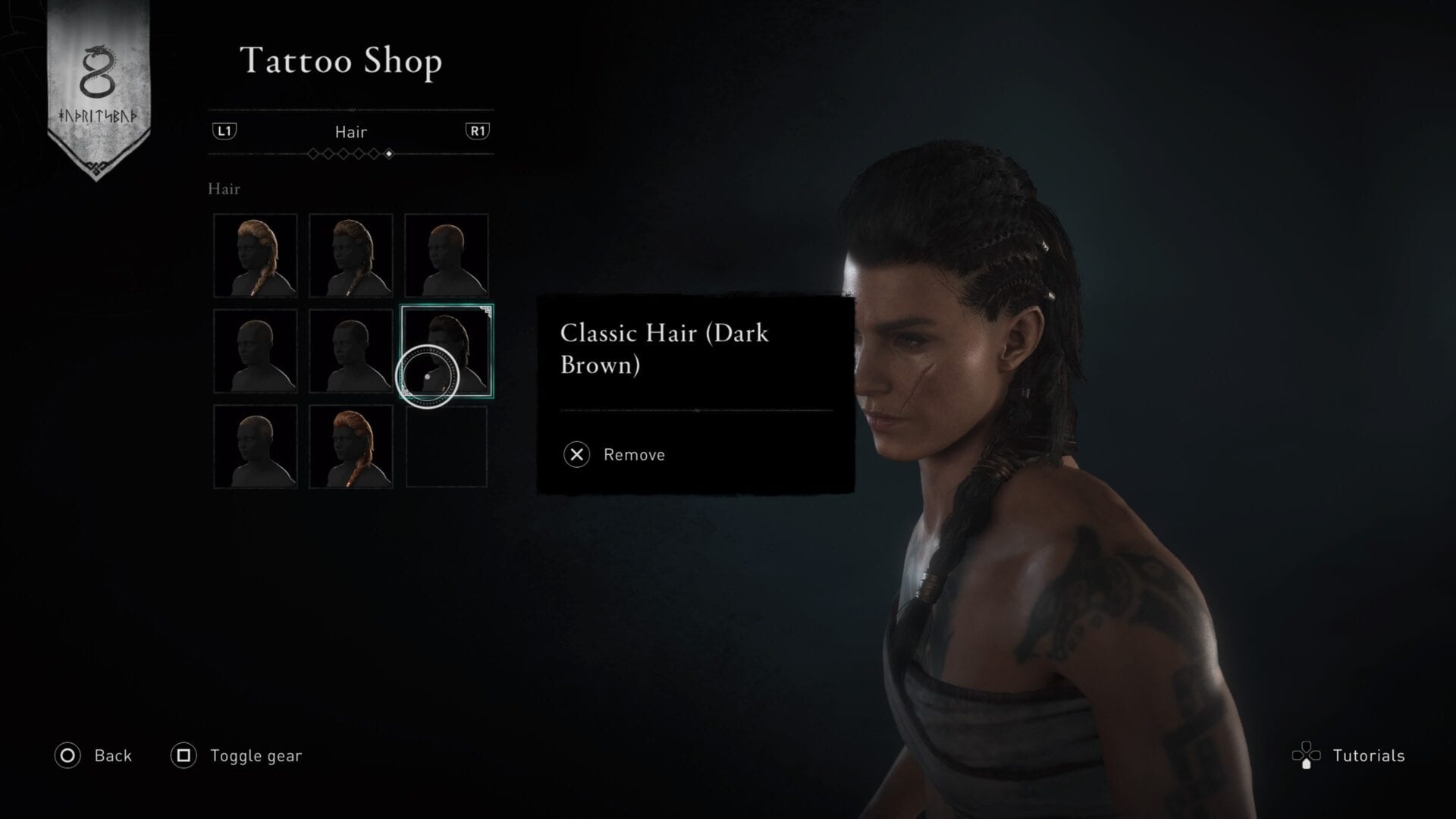1456x819 pixels.
Task: Select the ginger braid hairstyle in the bottom row
Action: click(x=351, y=447)
